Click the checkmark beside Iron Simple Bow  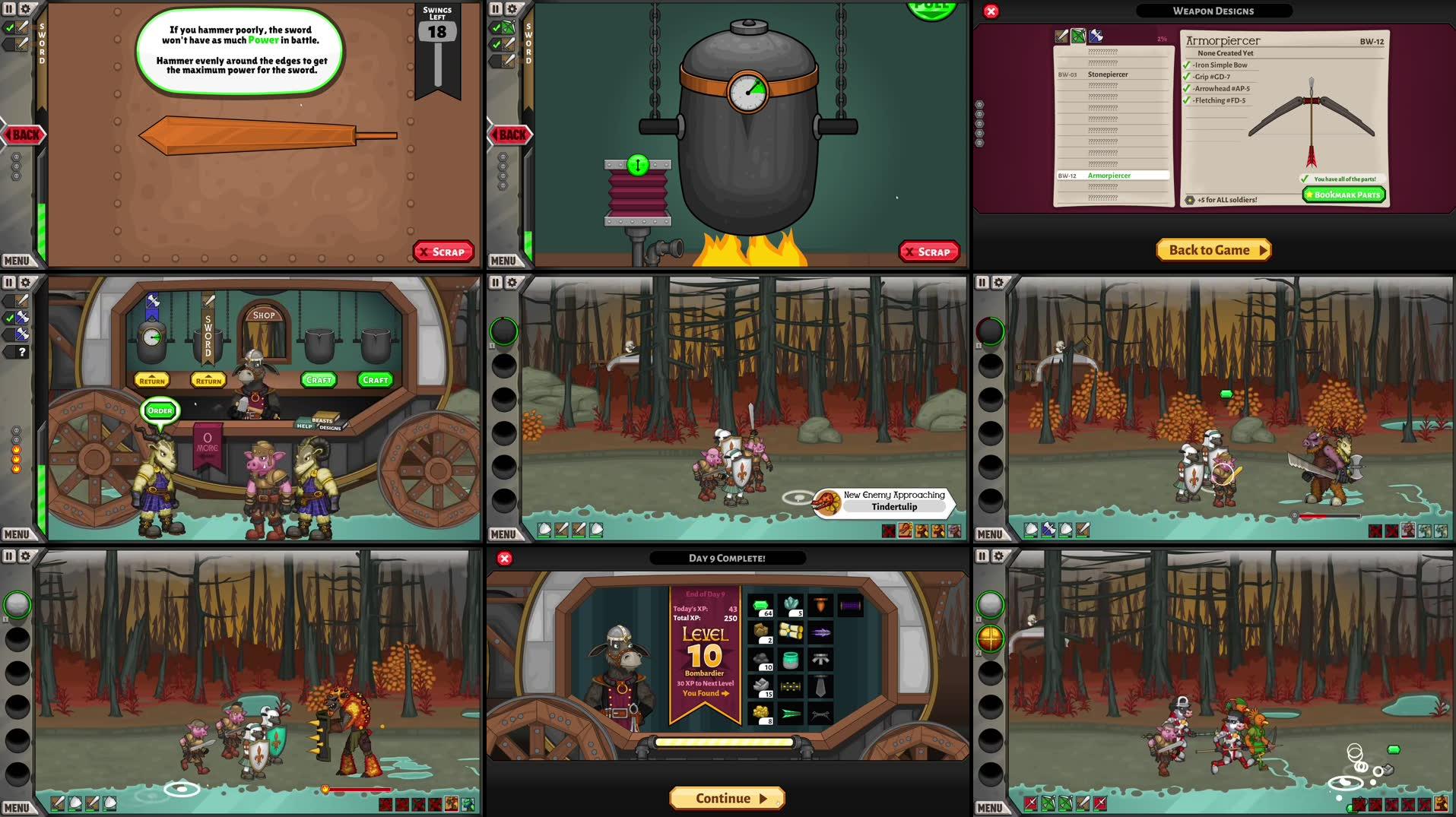[x=1186, y=65]
